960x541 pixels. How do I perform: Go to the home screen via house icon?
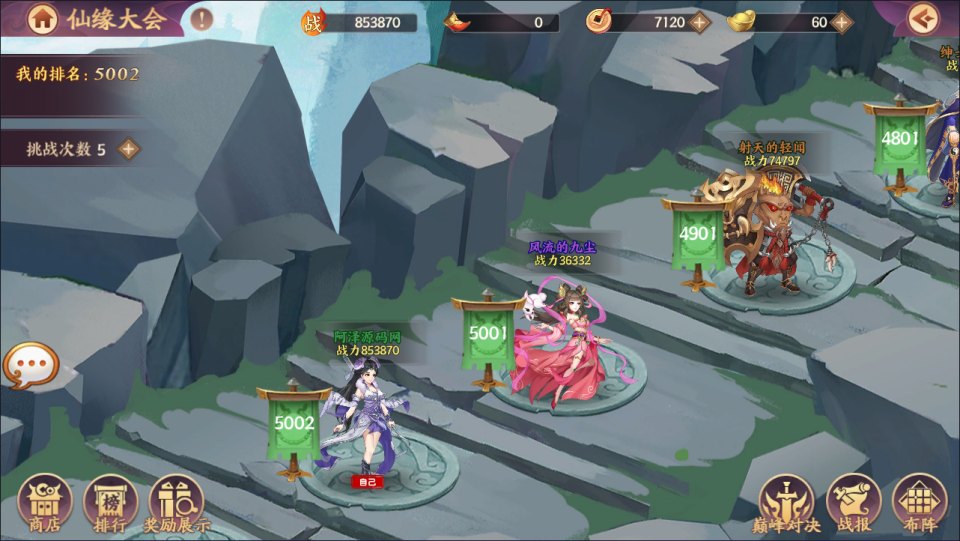[41, 18]
